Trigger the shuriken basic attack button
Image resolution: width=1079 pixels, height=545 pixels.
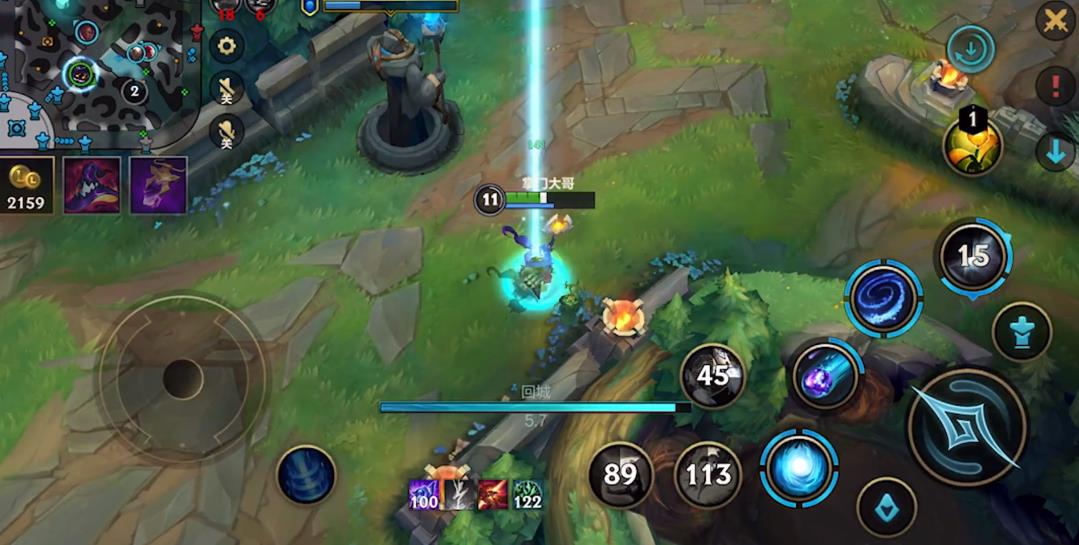(967, 427)
